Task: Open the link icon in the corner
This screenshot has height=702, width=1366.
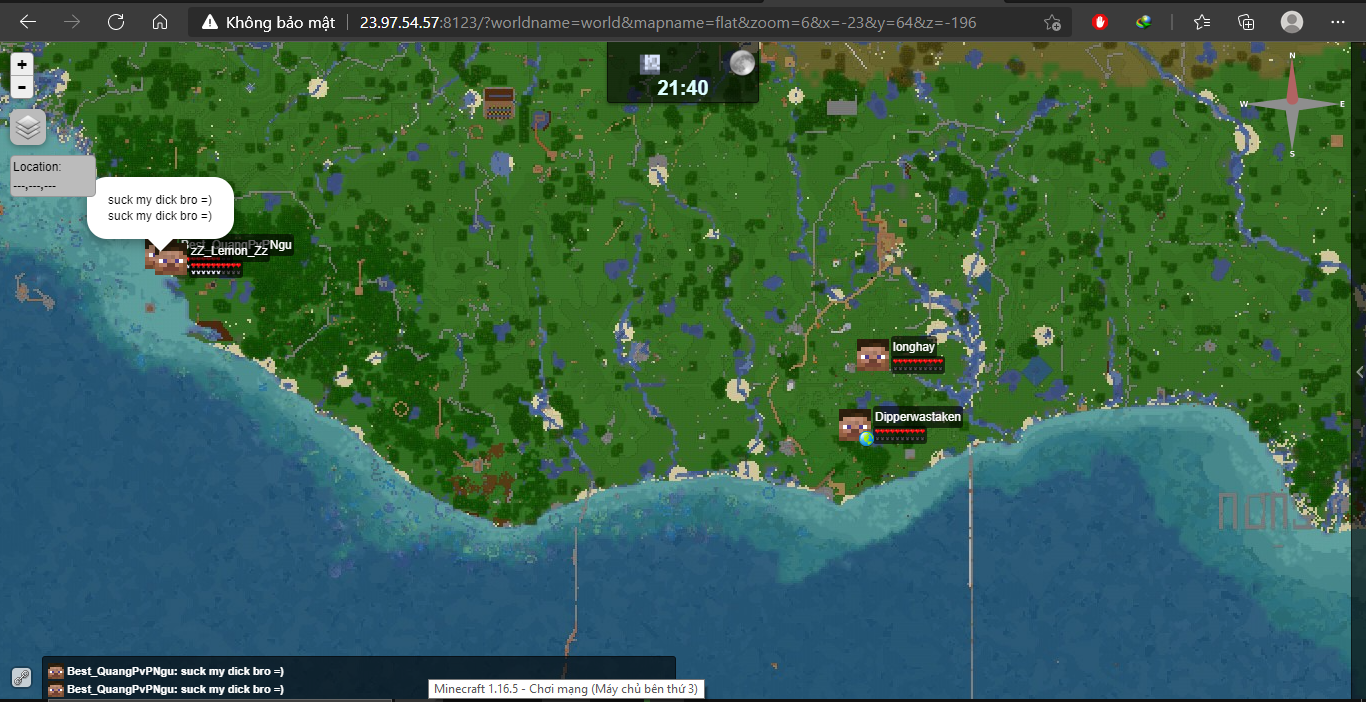Action: click(x=21, y=677)
